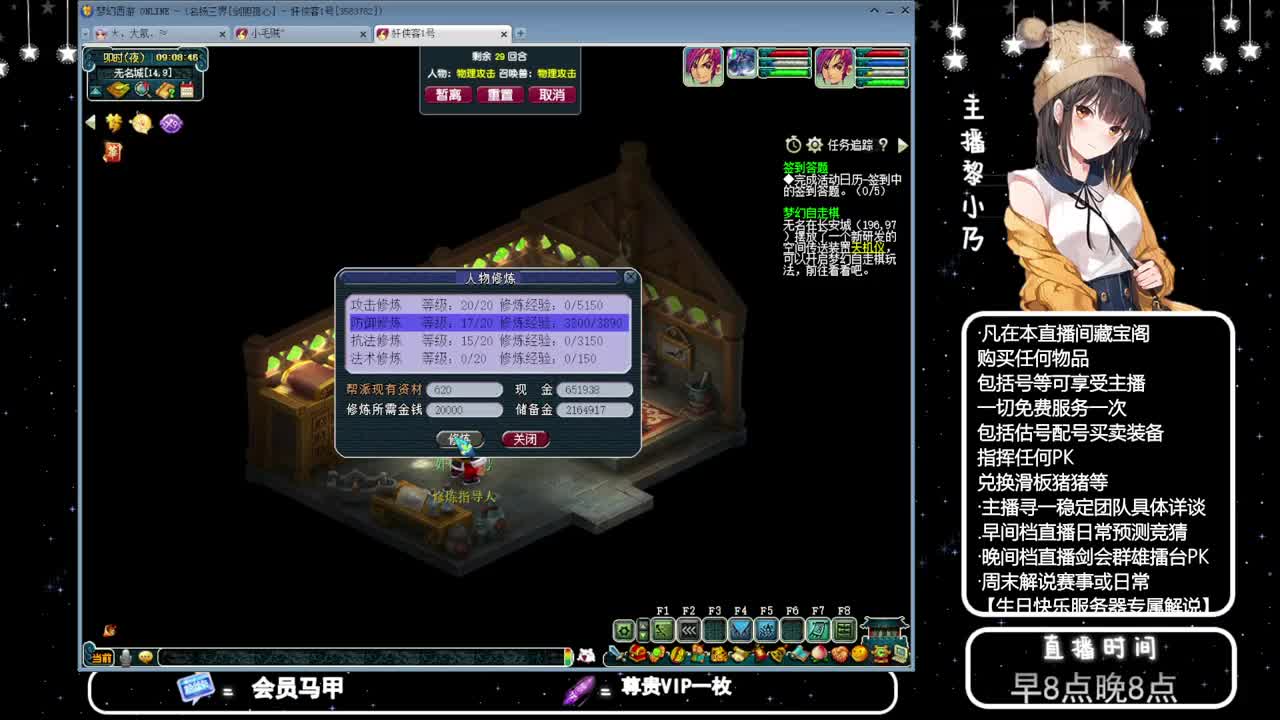Collapse the function toolbar using the <<< button

click(688, 630)
